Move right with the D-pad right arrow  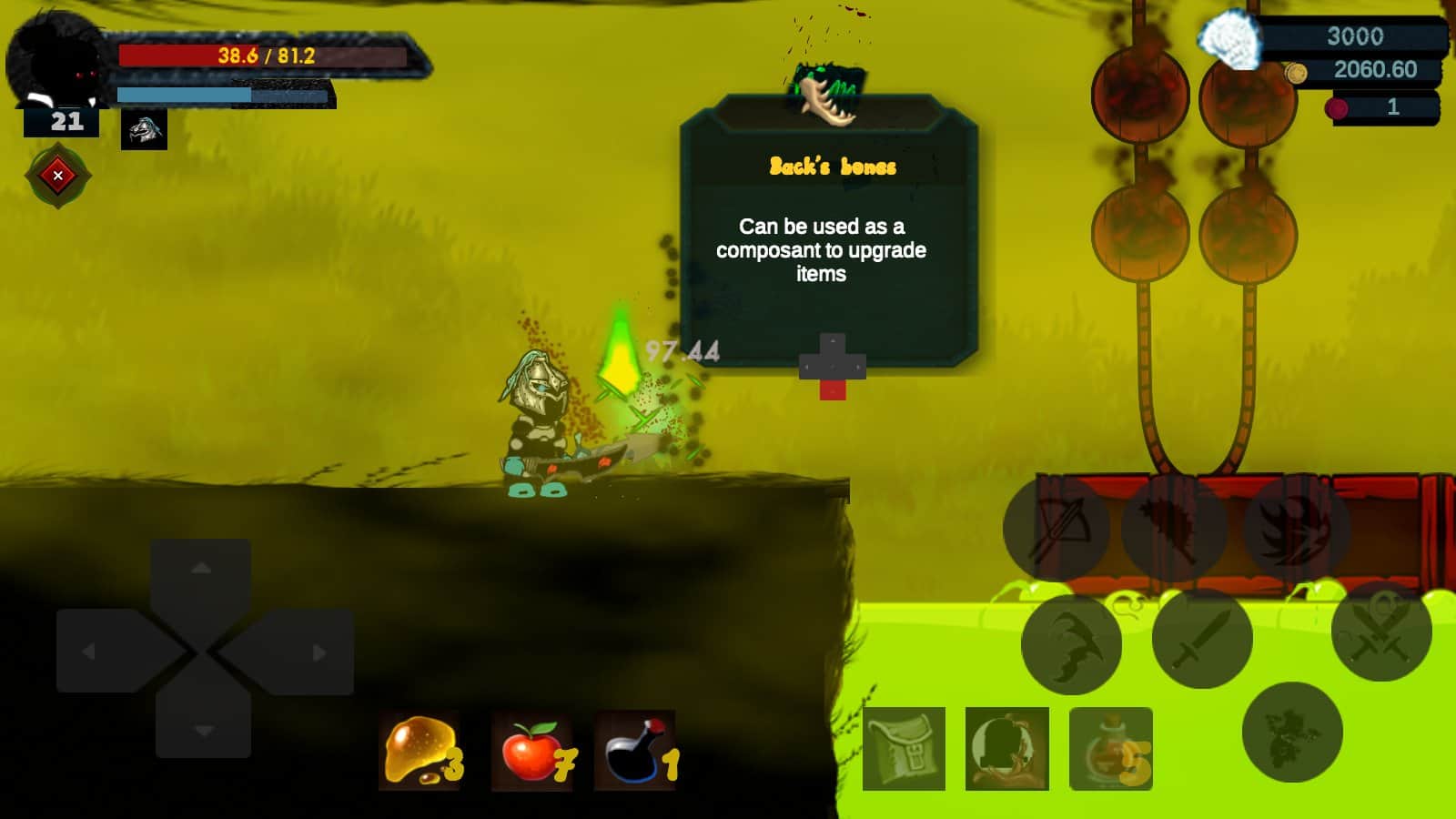pos(317,652)
